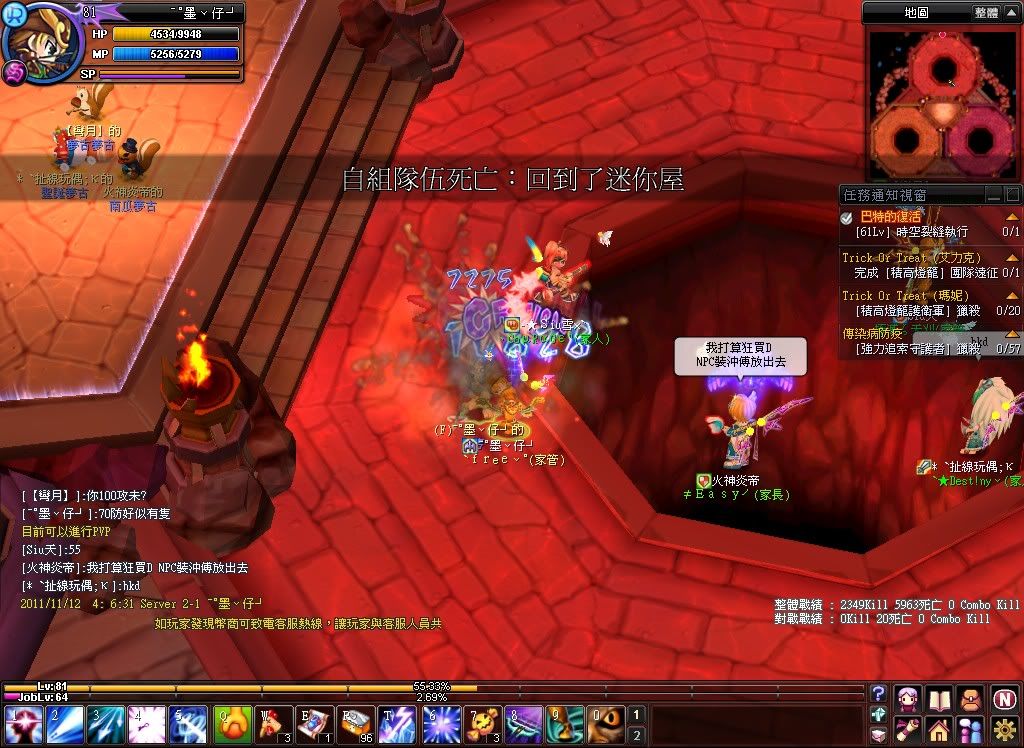1024x748 pixels.
Task: Use the treasure chest item in slot R
Action: tap(356, 724)
